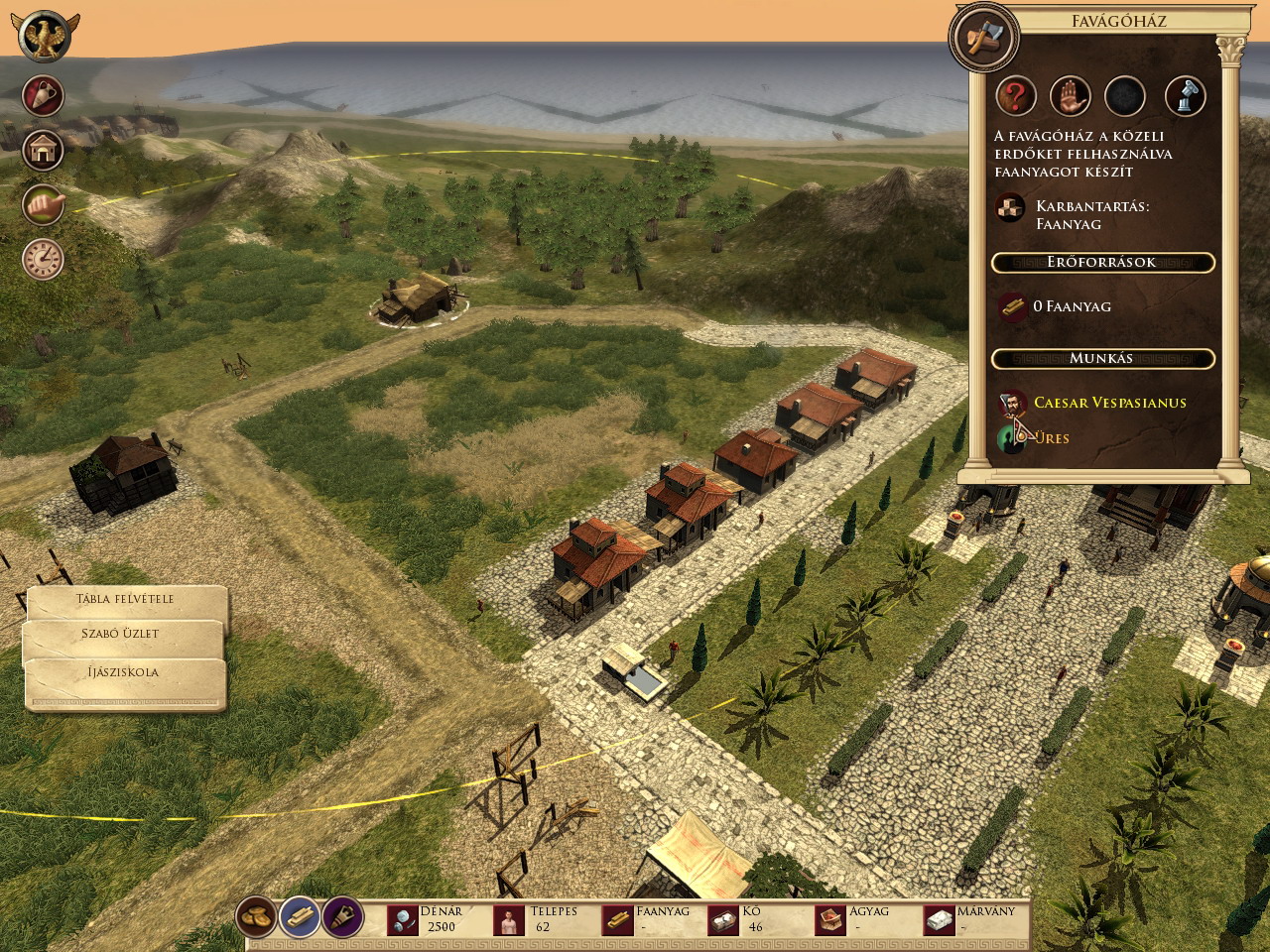Image resolution: width=1270 pixels, height=952 pixels.
Task: Switch to the wood plank materials tab
Action: [x=299, y=917]
